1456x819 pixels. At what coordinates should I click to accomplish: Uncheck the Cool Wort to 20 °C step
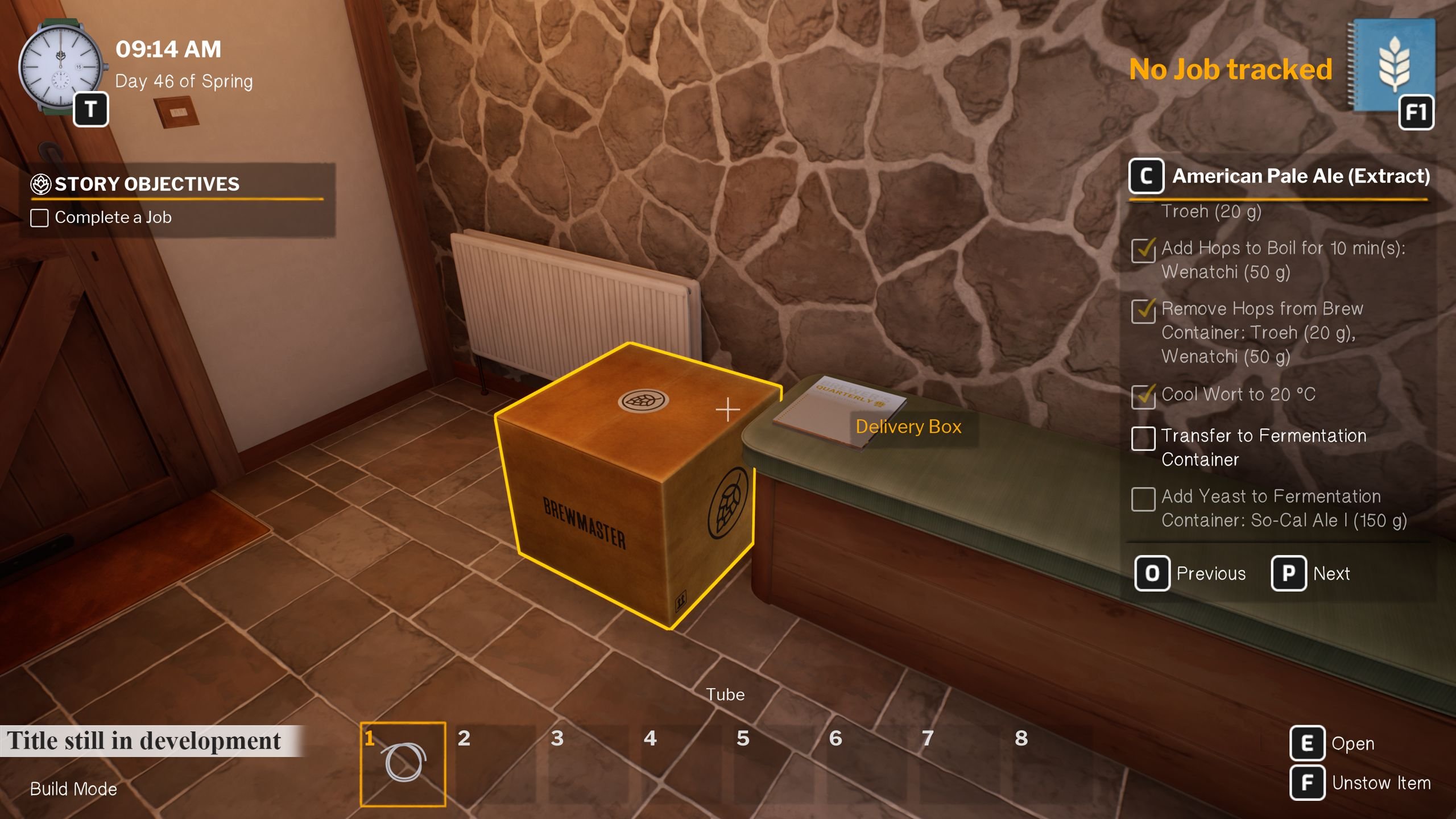(1143, 396)
